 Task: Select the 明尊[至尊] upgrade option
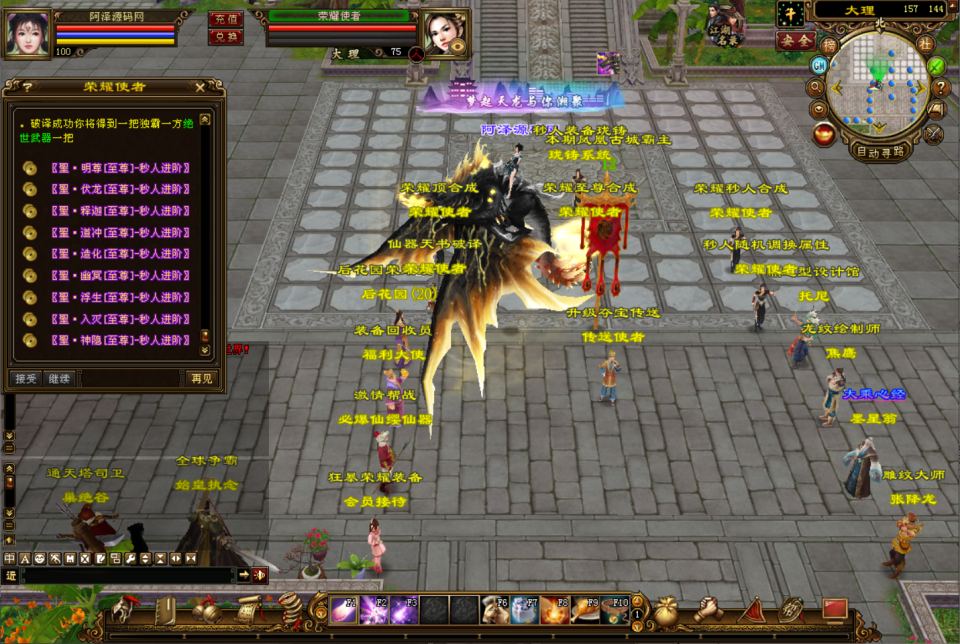108,168
